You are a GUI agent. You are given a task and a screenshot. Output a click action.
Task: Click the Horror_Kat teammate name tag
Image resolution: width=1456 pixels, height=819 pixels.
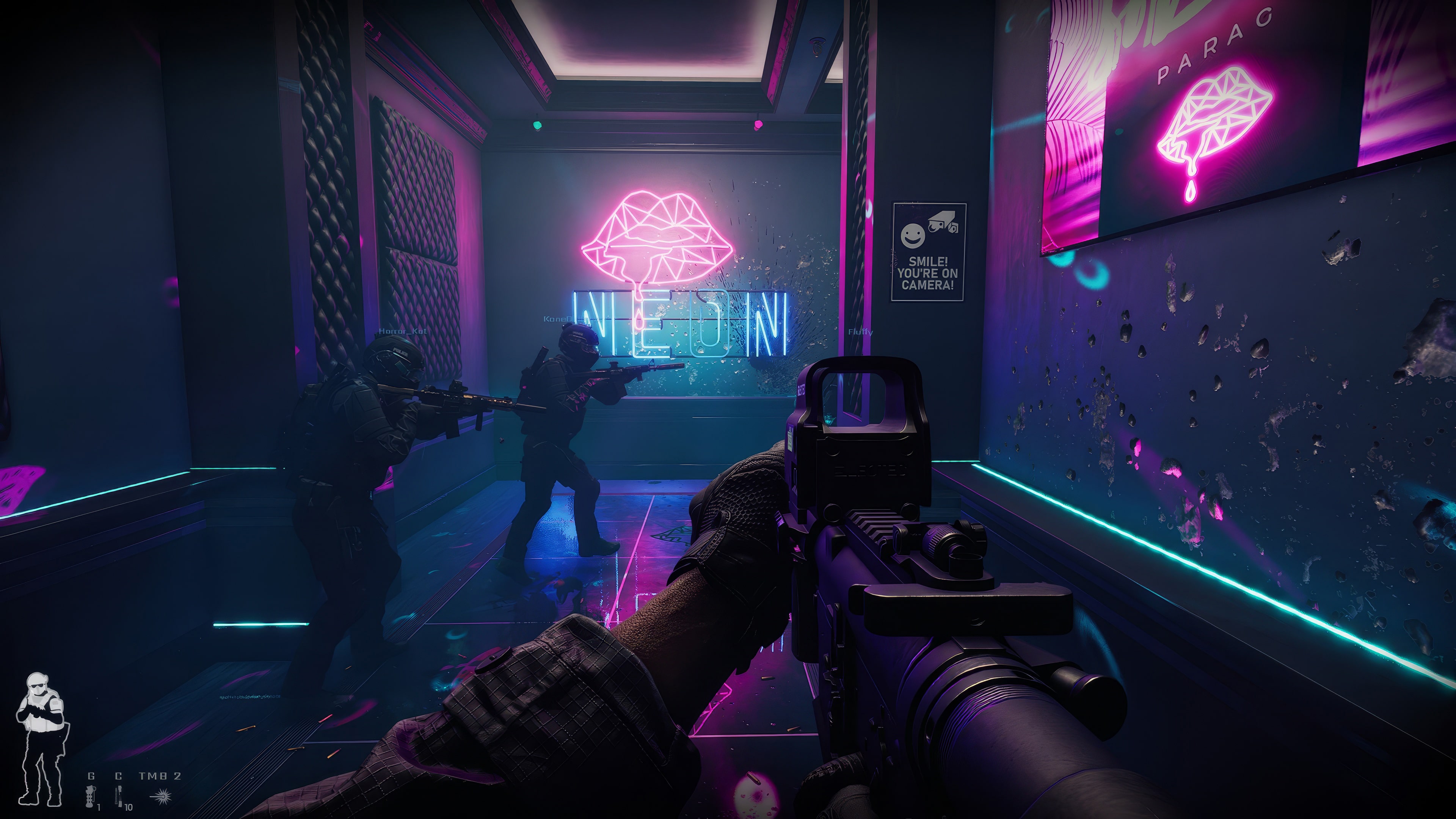402,331
